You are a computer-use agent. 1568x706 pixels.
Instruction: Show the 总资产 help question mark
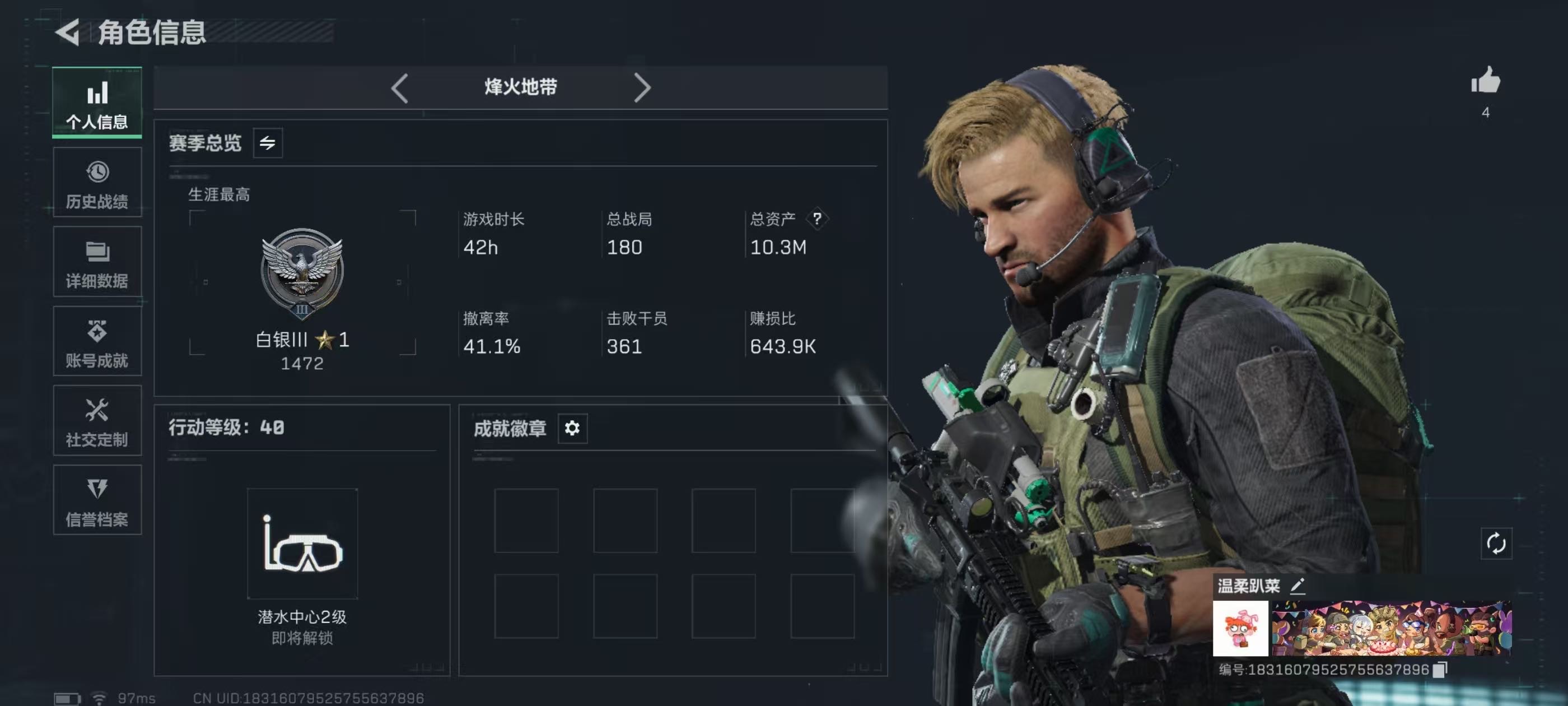817,219
